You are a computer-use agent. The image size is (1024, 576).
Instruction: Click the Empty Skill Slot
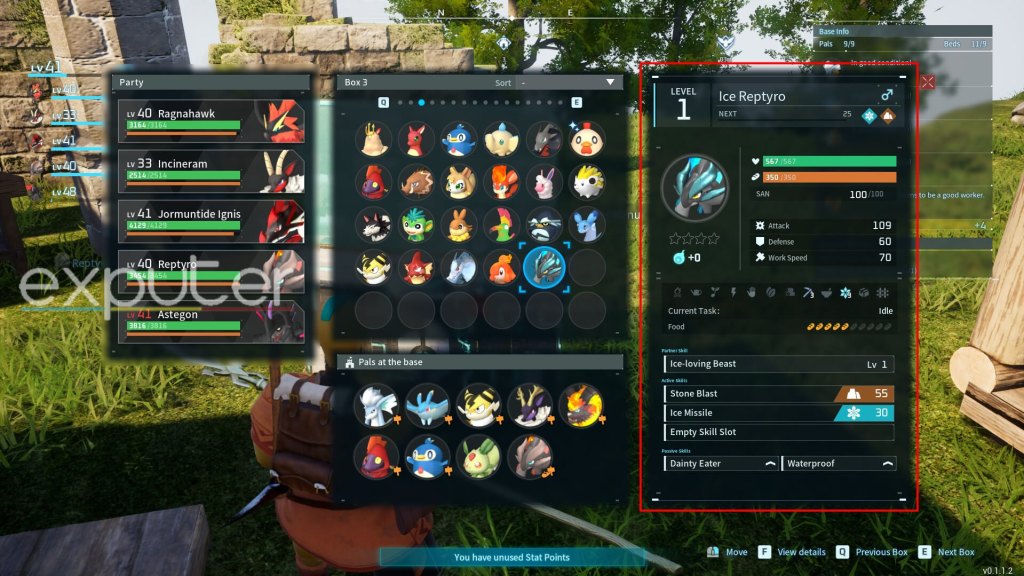click(780, 432)
